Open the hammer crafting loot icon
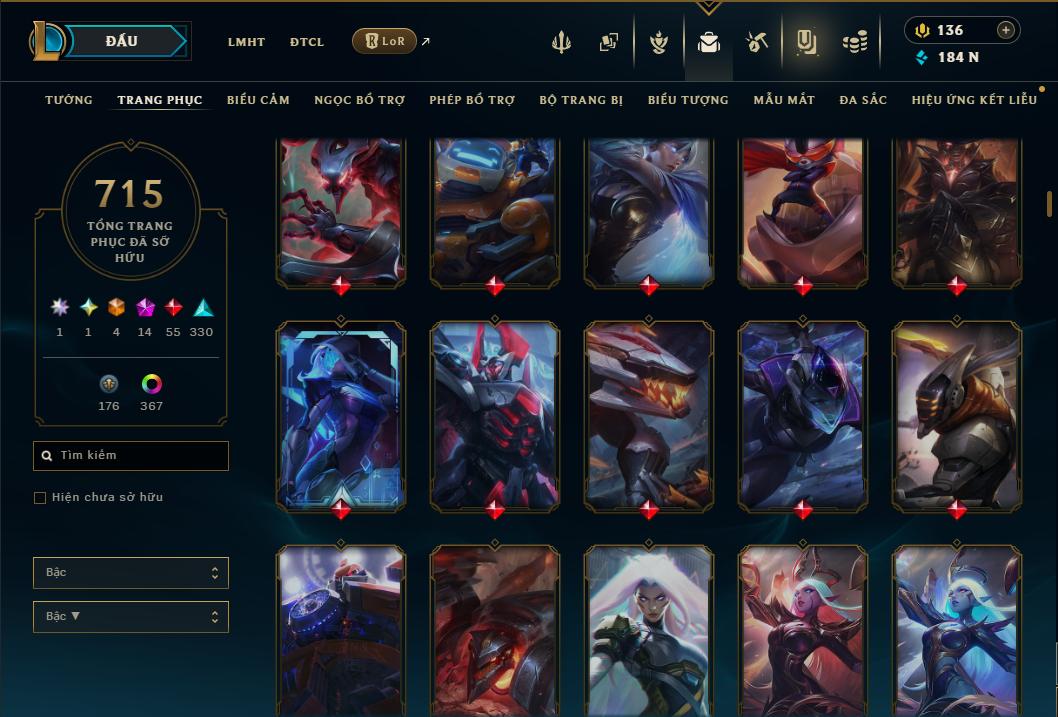Screen dimensions: 1058x717 click(756, 42)
